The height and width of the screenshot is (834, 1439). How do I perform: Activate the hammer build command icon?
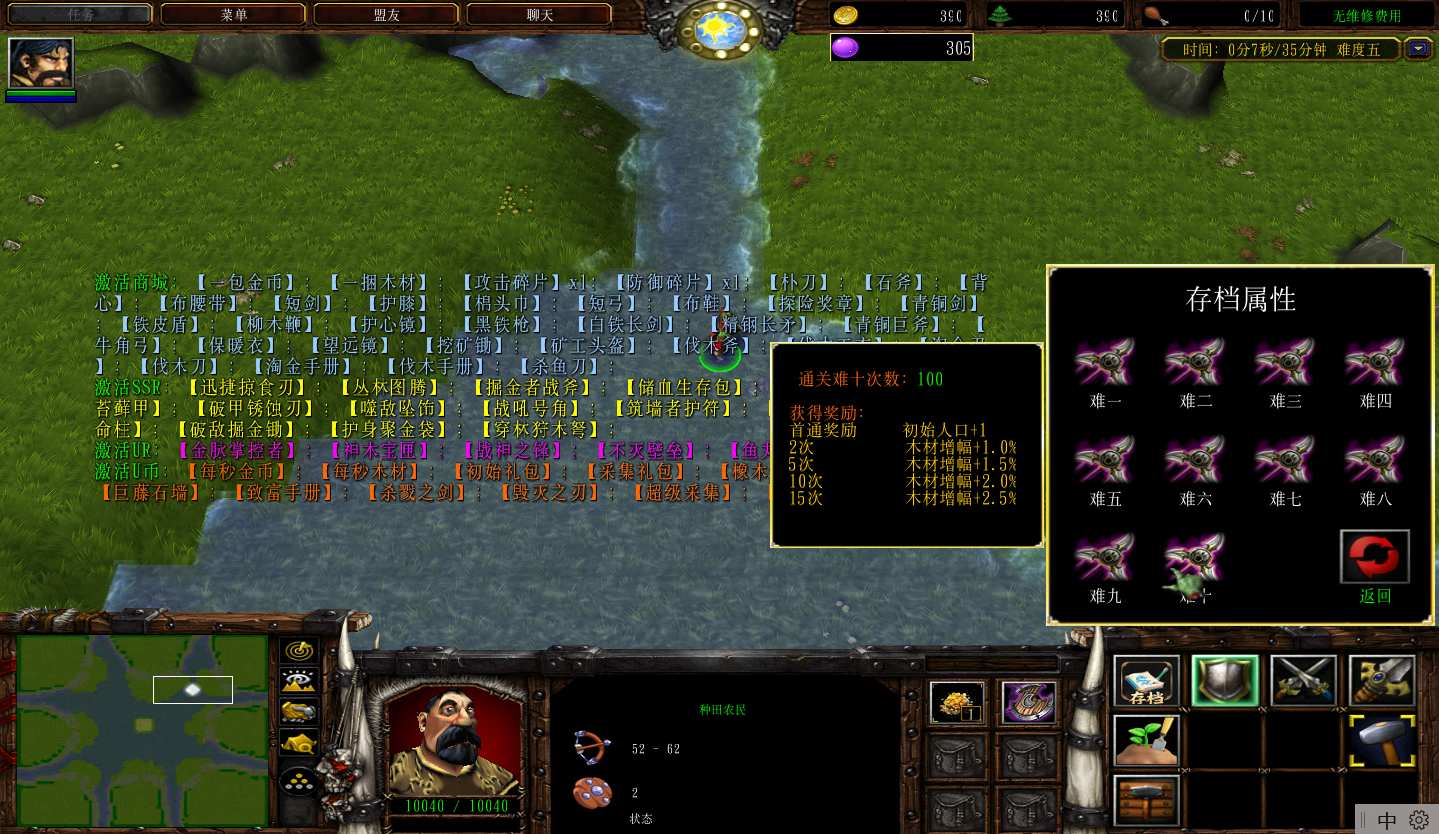1382,741
